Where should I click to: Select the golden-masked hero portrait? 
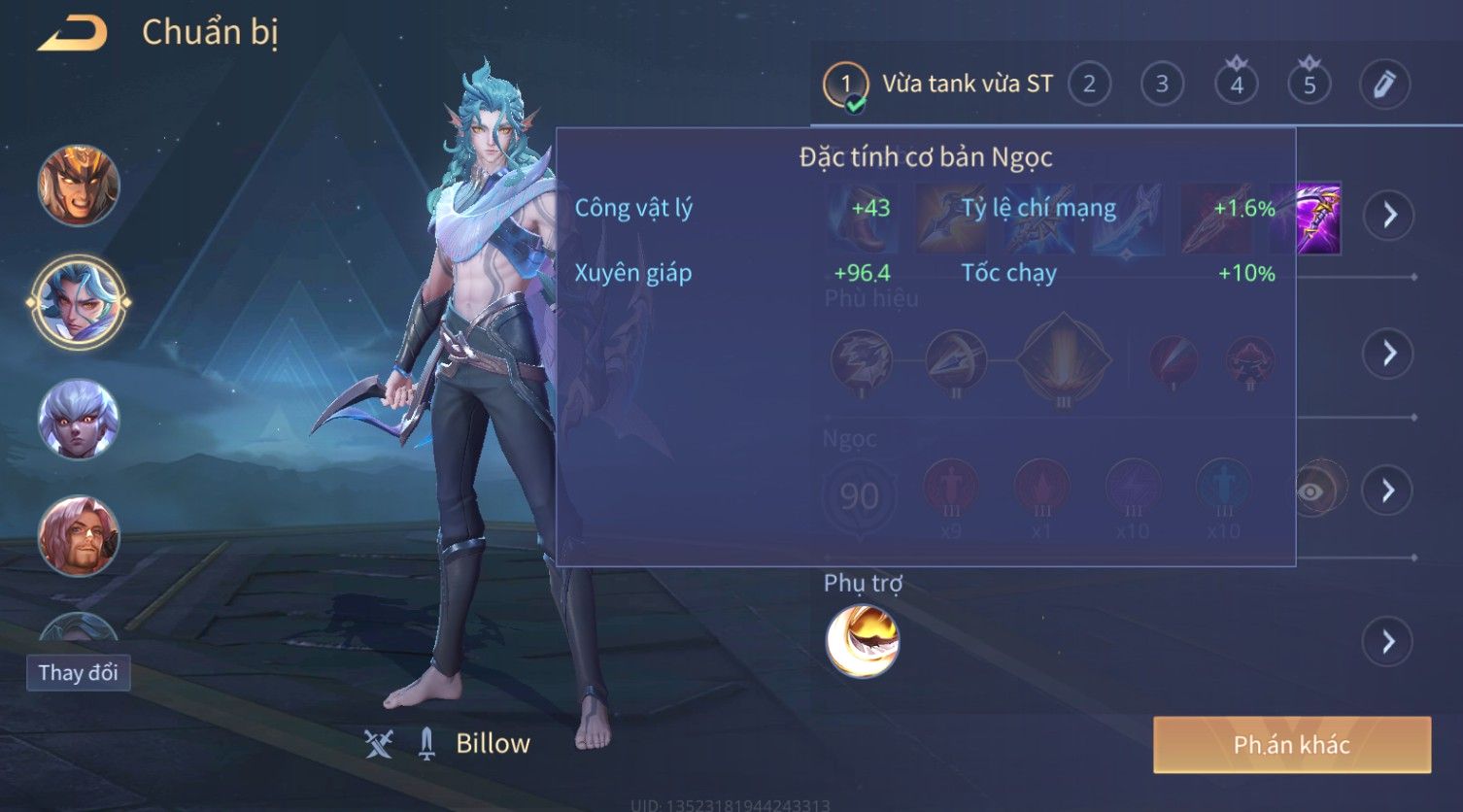coord(79,186)
